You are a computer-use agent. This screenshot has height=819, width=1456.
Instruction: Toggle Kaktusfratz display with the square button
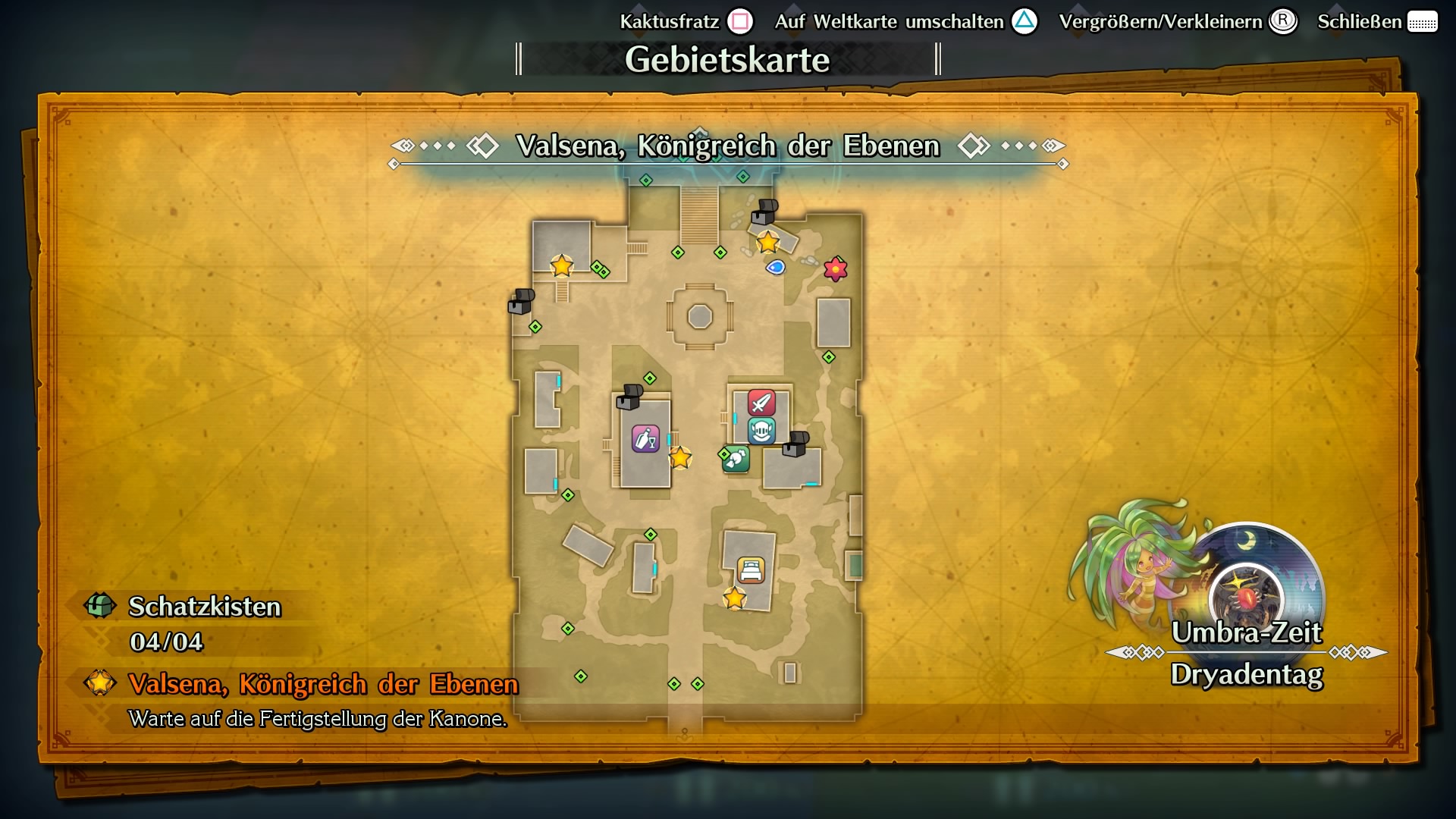click(x=739, y=21)
